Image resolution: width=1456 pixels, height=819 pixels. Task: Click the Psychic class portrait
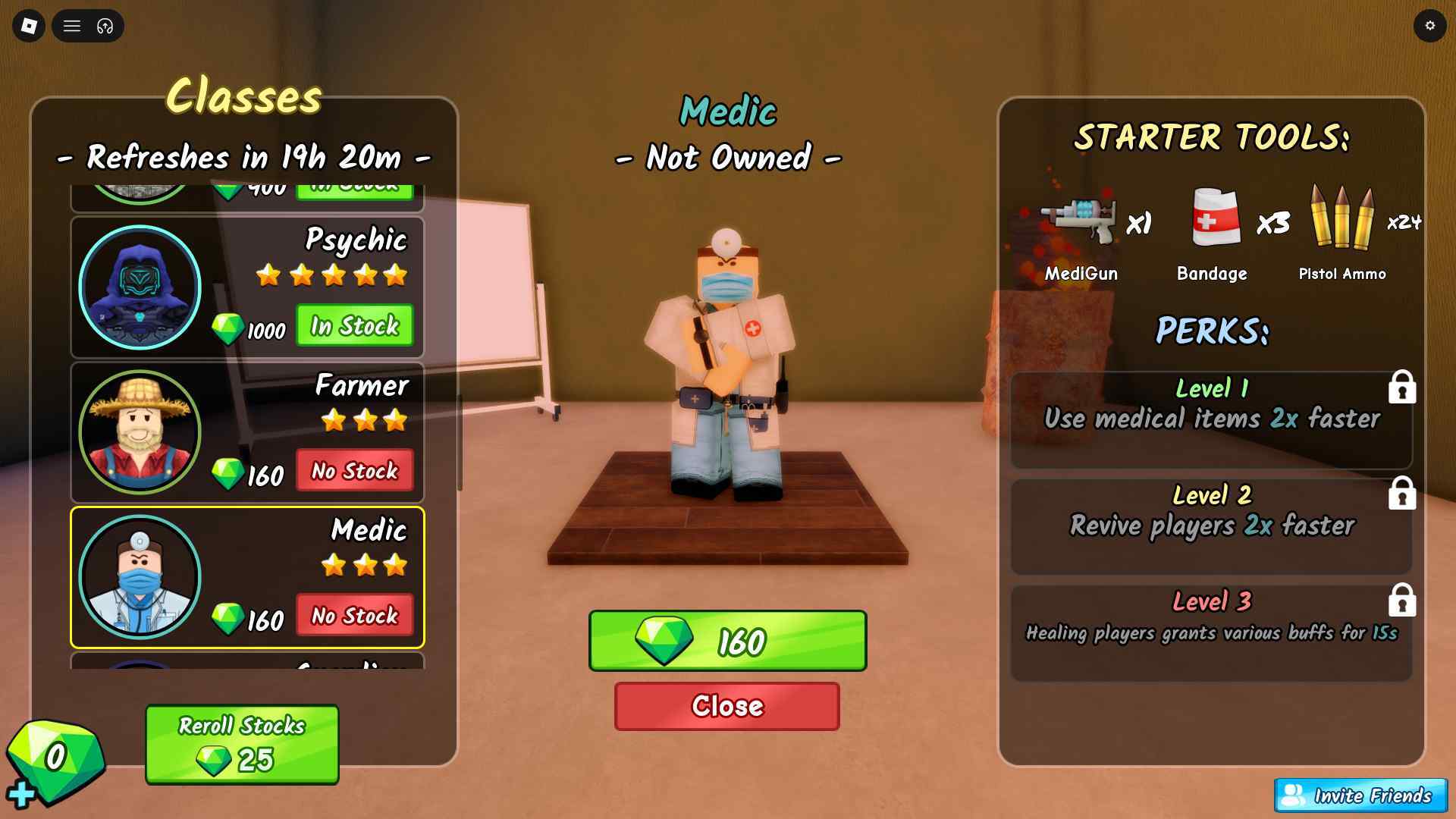(140, 286)
